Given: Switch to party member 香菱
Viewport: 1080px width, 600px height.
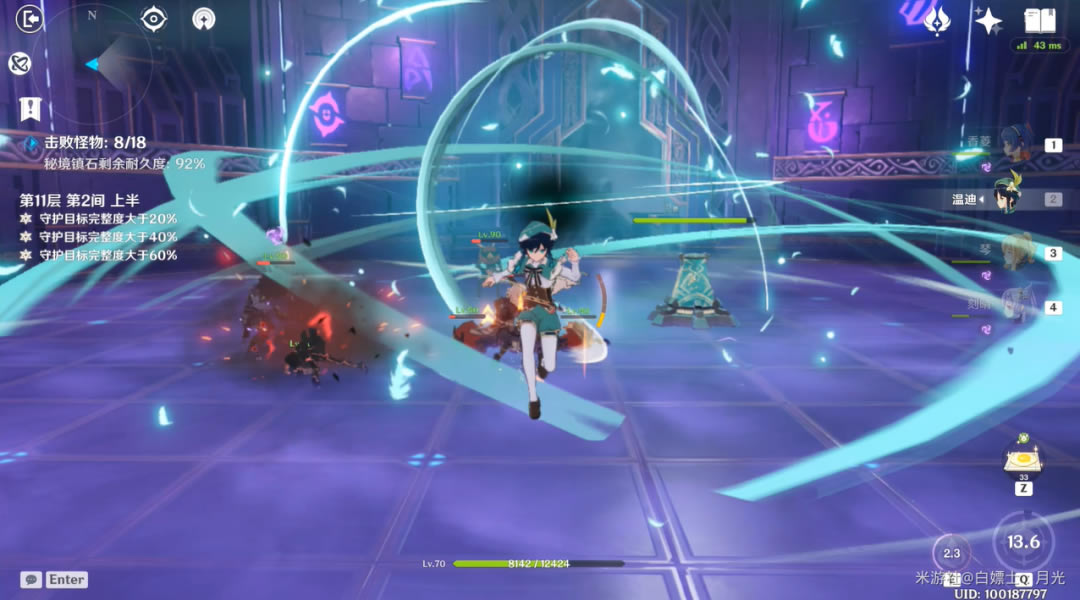Looking at the screenshot, I should tap(1015, 144).
